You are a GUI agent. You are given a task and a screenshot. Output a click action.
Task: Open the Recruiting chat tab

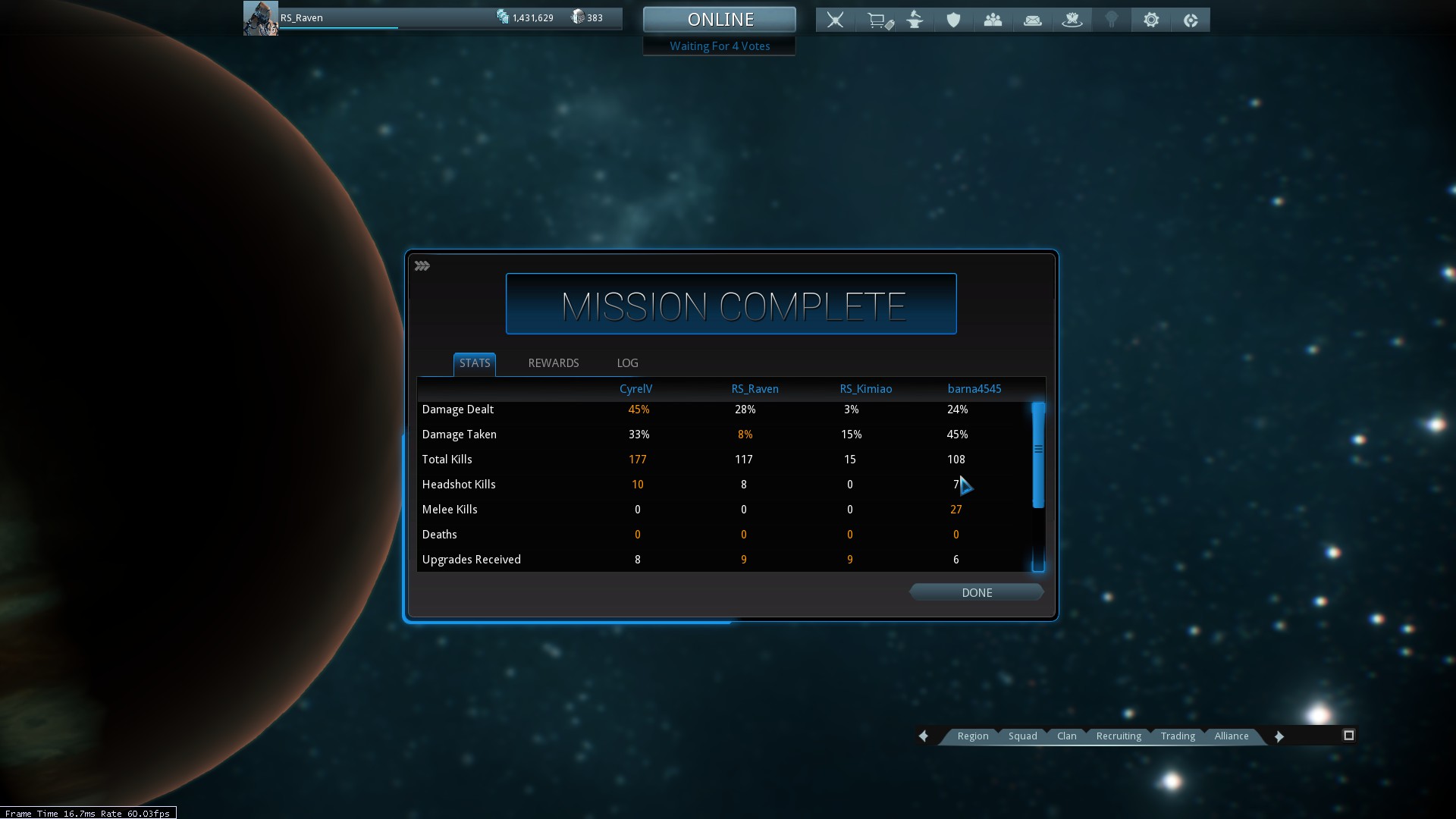(x=1118, y=736)
